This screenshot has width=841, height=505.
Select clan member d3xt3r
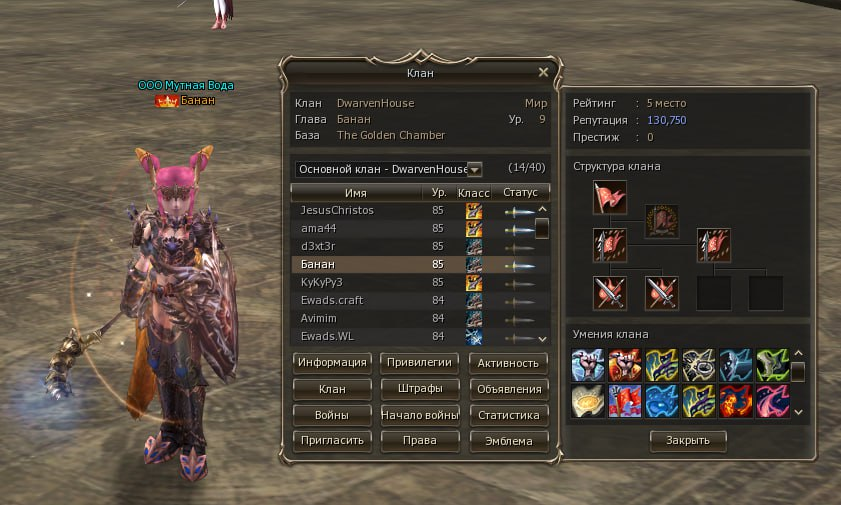[316, 246]
